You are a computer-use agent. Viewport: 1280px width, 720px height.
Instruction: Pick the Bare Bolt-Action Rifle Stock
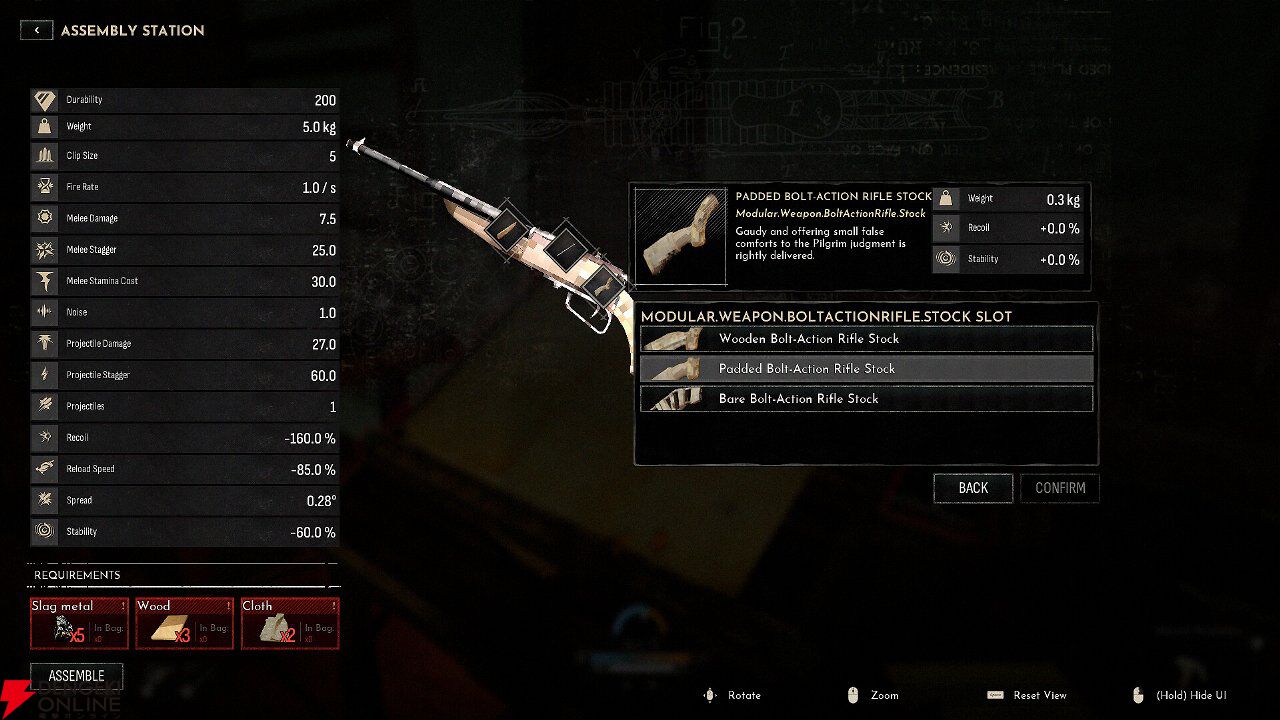click(866, 399)
